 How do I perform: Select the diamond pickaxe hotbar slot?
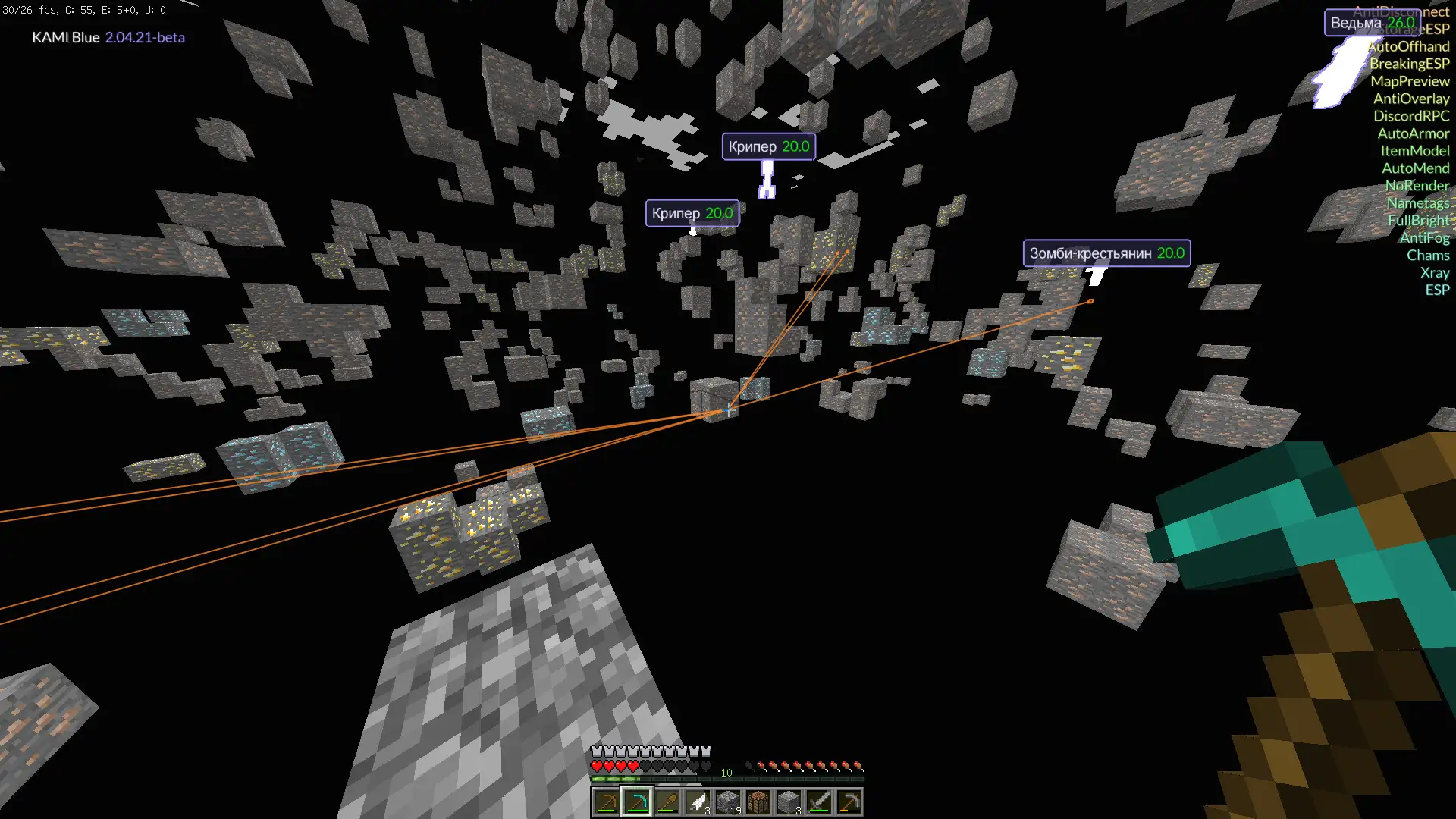pyautogui.click(x=636, y=802)
